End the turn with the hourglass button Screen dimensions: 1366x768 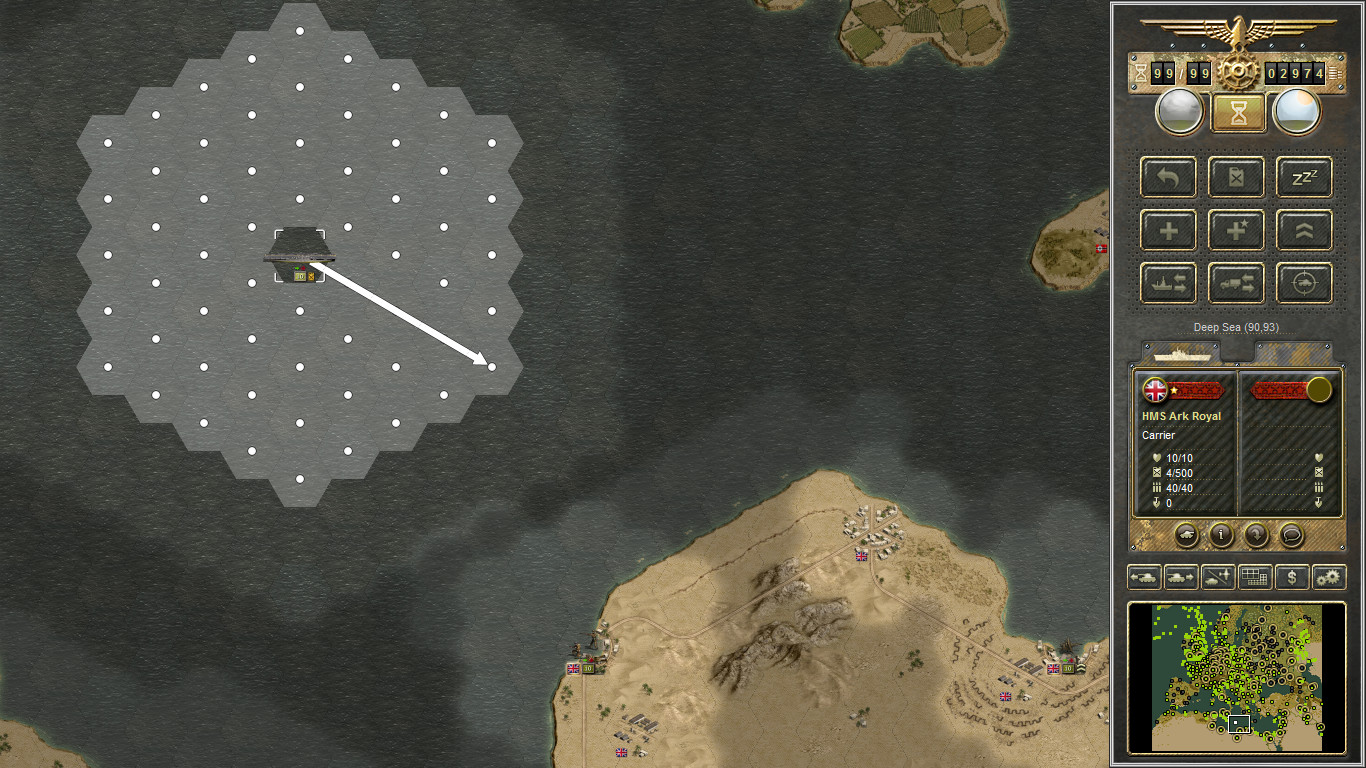(x=1239, y=113)
